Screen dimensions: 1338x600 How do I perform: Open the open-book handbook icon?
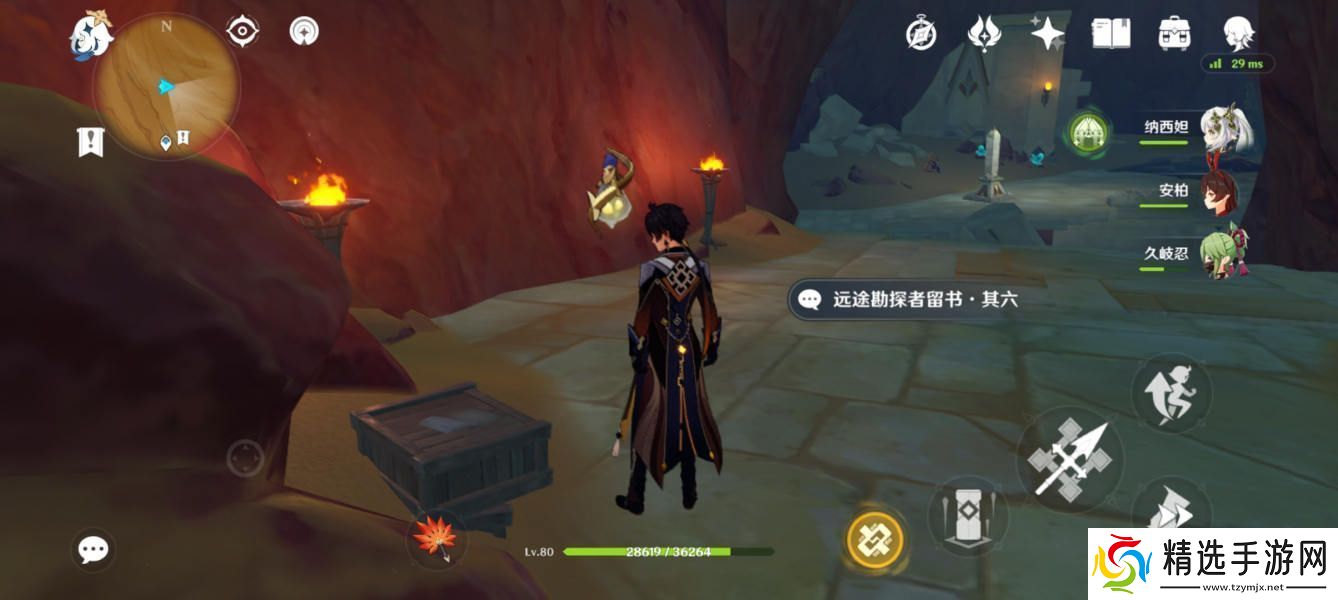(x=1110, y=34)
